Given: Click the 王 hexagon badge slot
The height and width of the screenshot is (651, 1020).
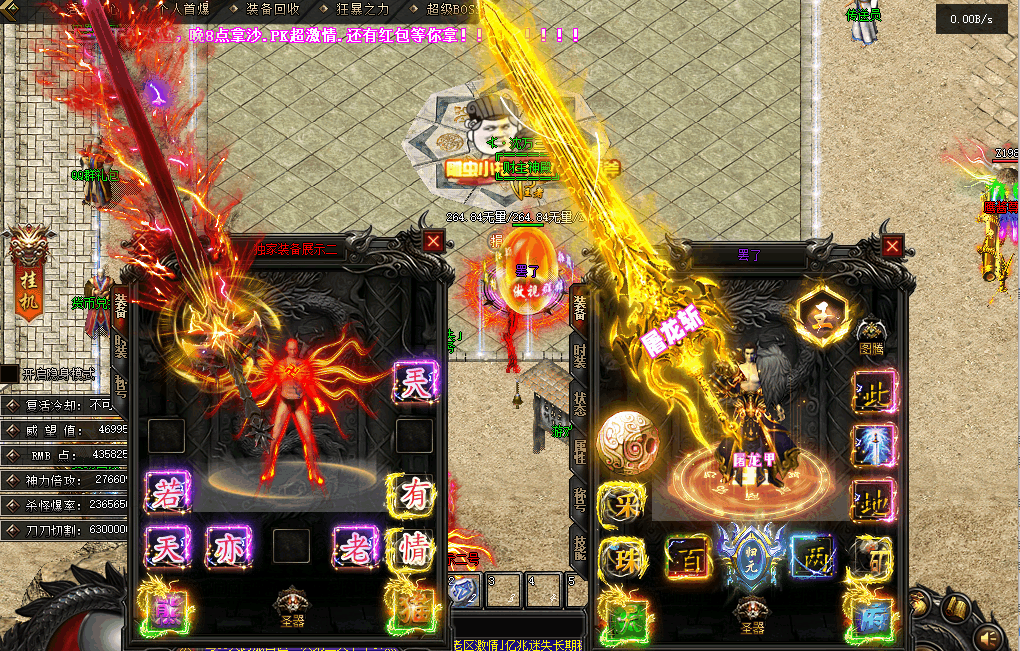Looking at the screenshot, I should [x=818, y=314].
